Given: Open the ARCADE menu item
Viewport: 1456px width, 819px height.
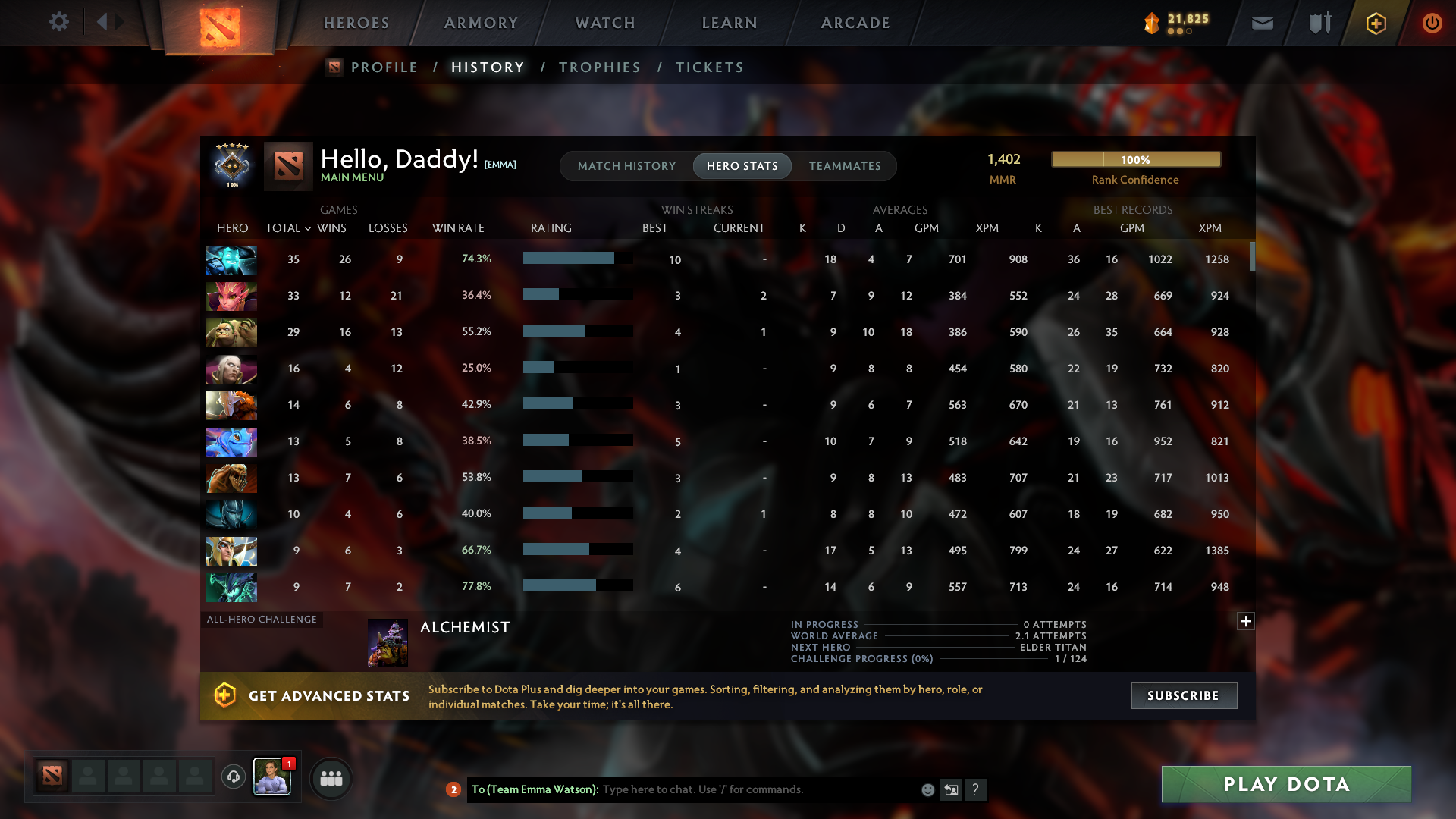Looking at the screenshot, I should [x=855, y=23].
